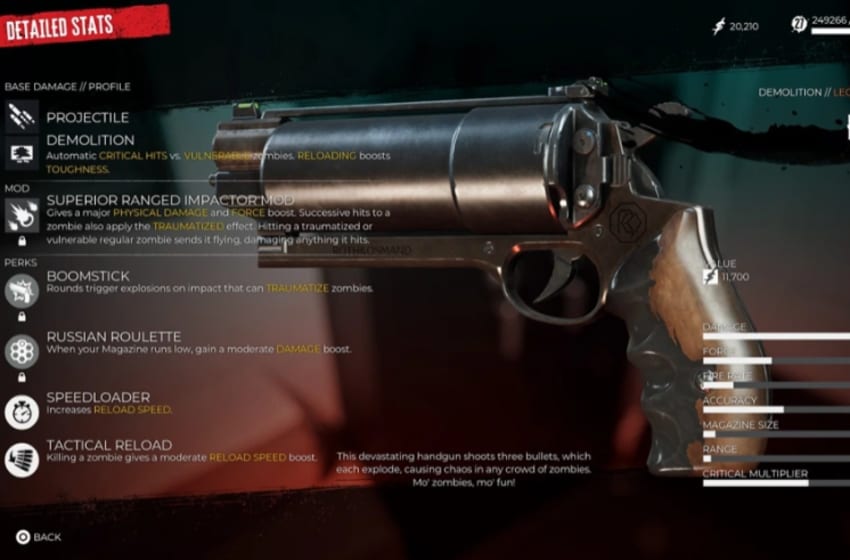Select the Projectile damage profile row
The width and height of the screenshot is (850, 560).
(90, 117)
